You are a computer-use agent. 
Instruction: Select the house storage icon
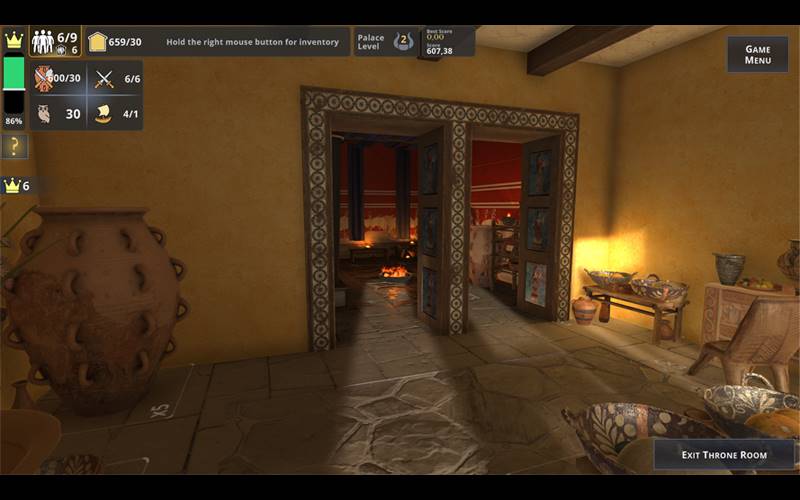pos(97,42)
